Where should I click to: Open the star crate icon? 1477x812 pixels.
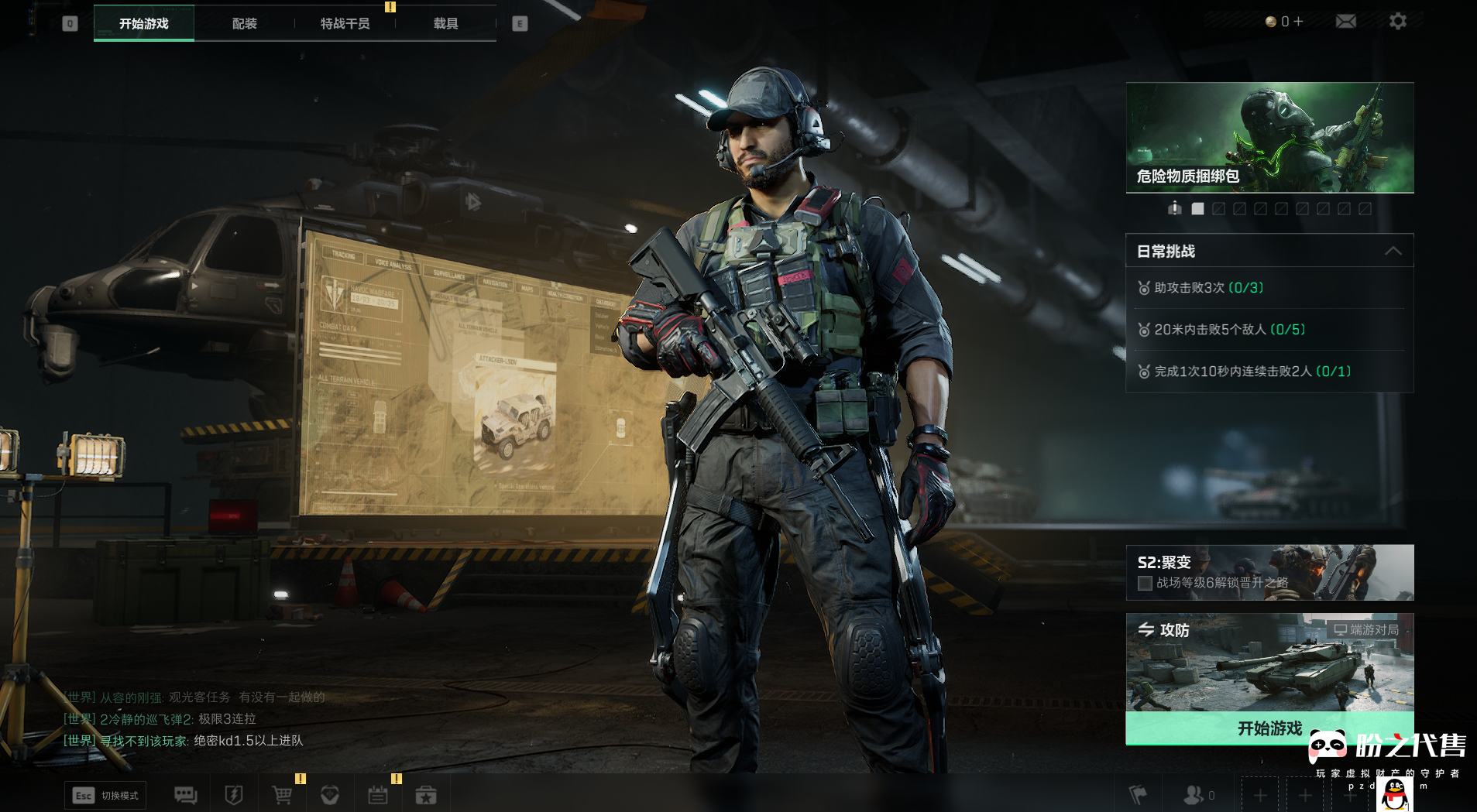coord(426,795)
